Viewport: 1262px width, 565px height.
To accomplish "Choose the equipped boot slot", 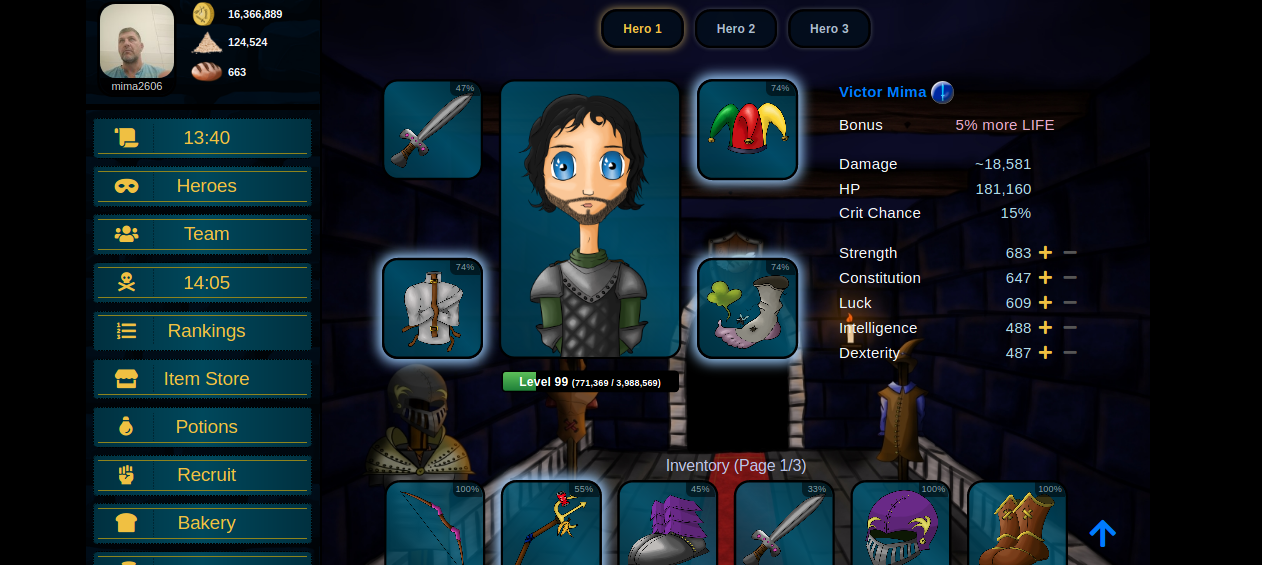I will pos(747,308).
